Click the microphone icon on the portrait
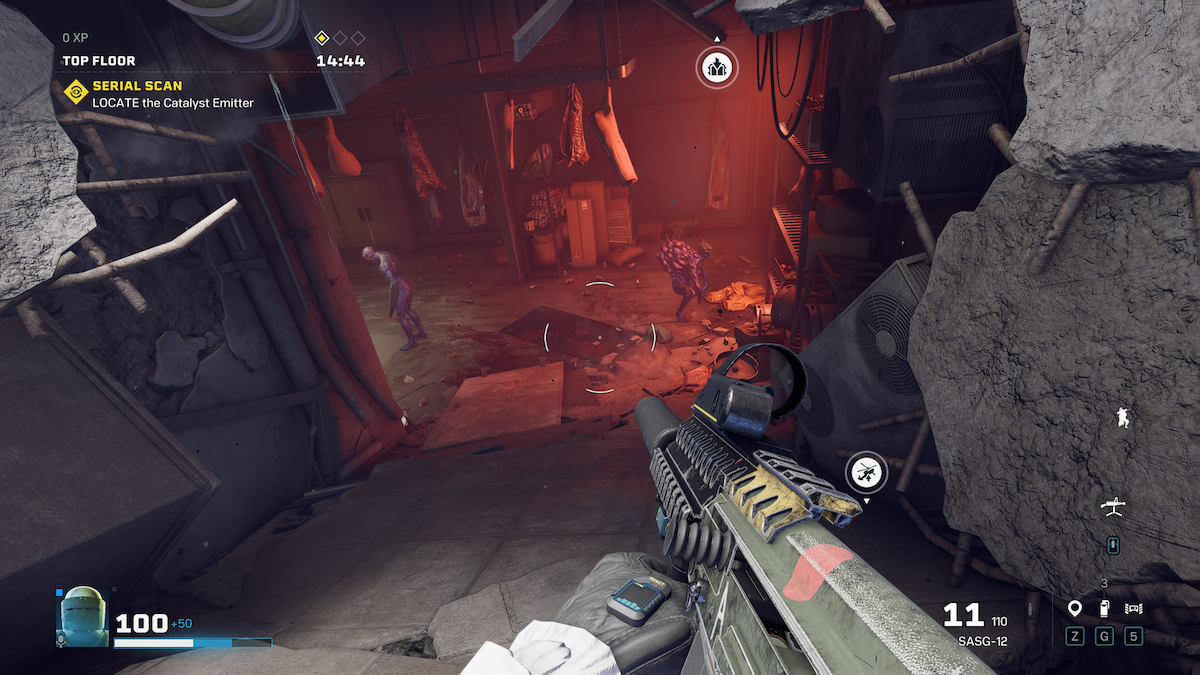 tap(62, 638)
